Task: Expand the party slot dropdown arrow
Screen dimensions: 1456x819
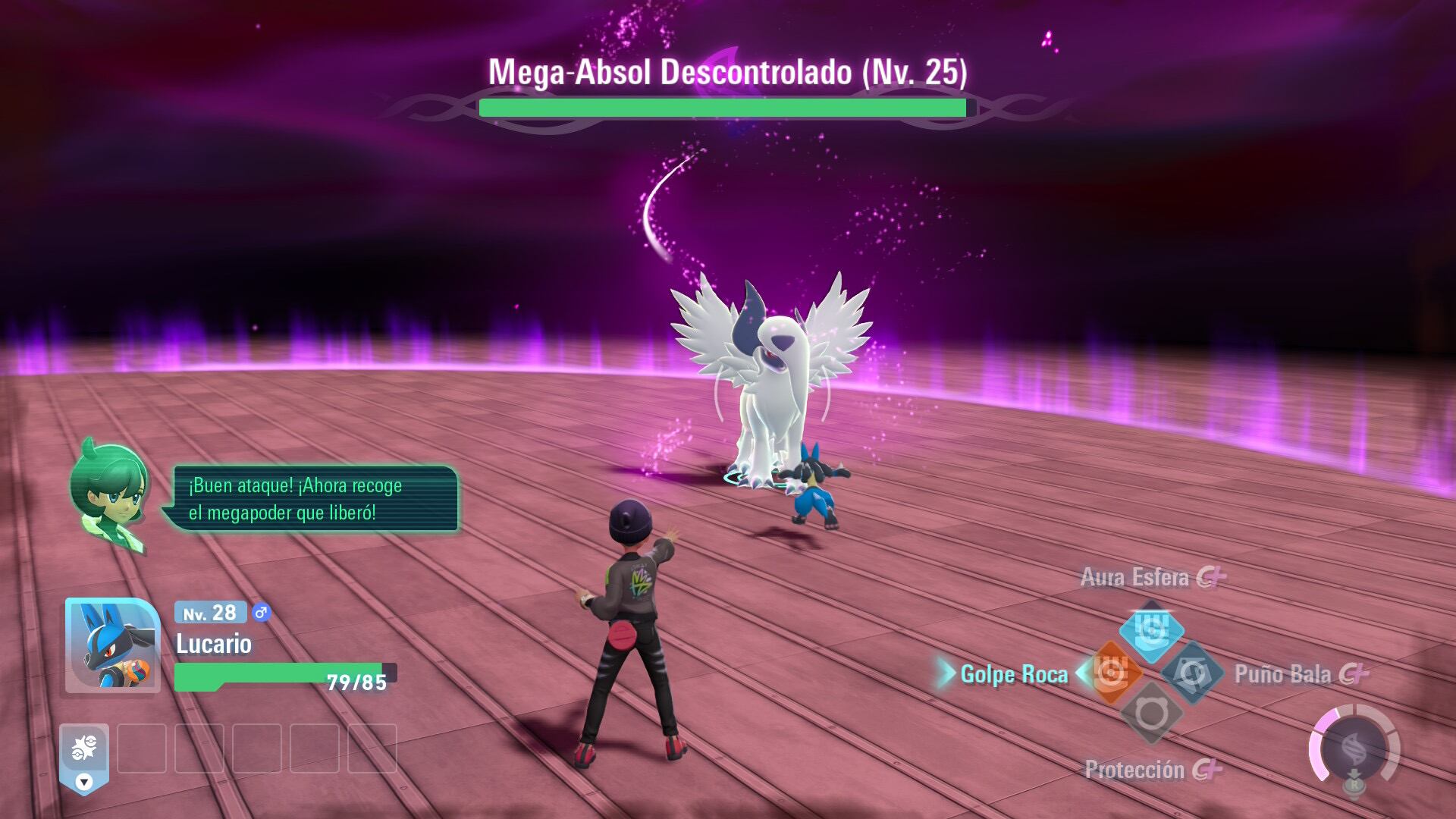Action: (x=84, y=782)
